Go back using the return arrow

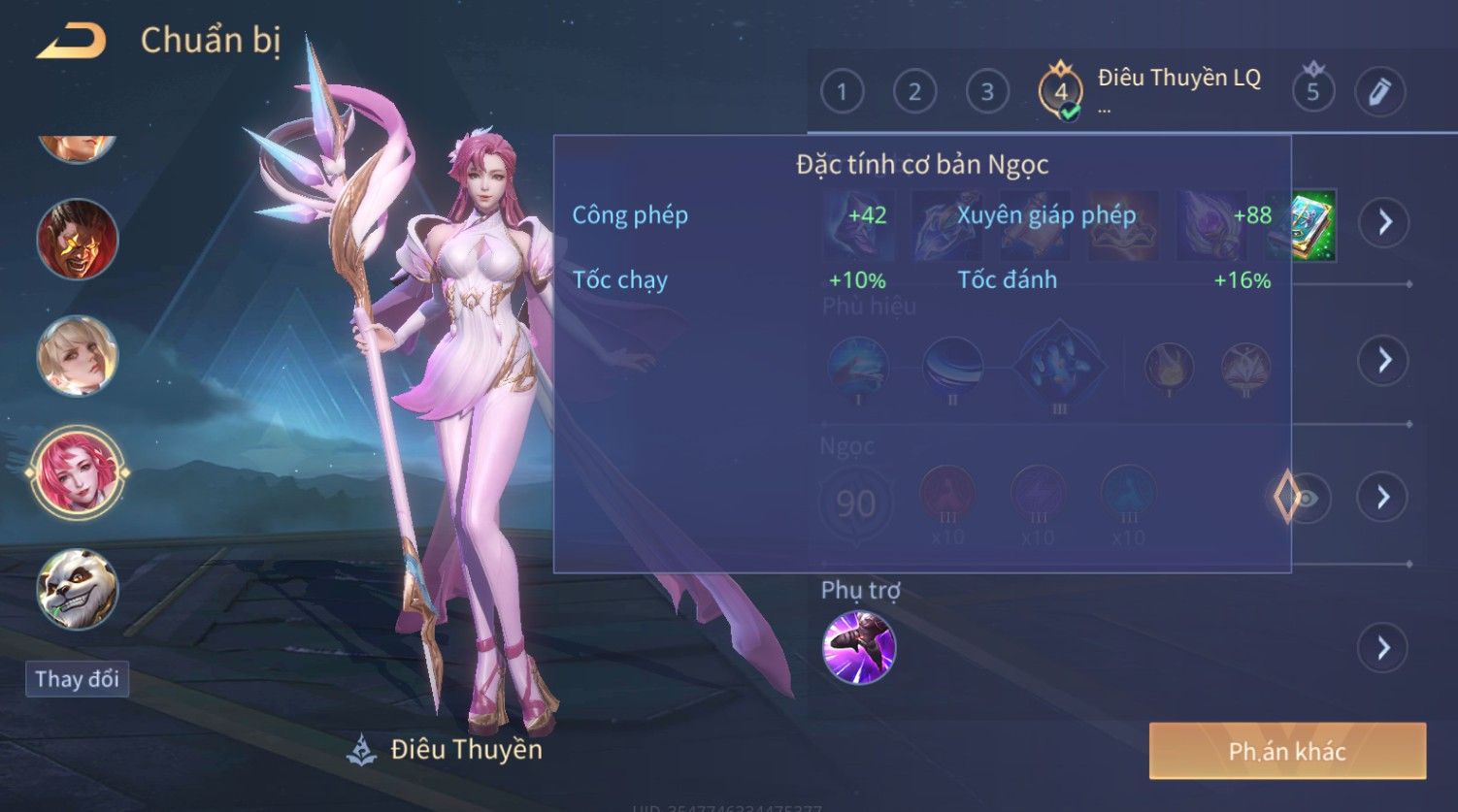pos(71,41)
